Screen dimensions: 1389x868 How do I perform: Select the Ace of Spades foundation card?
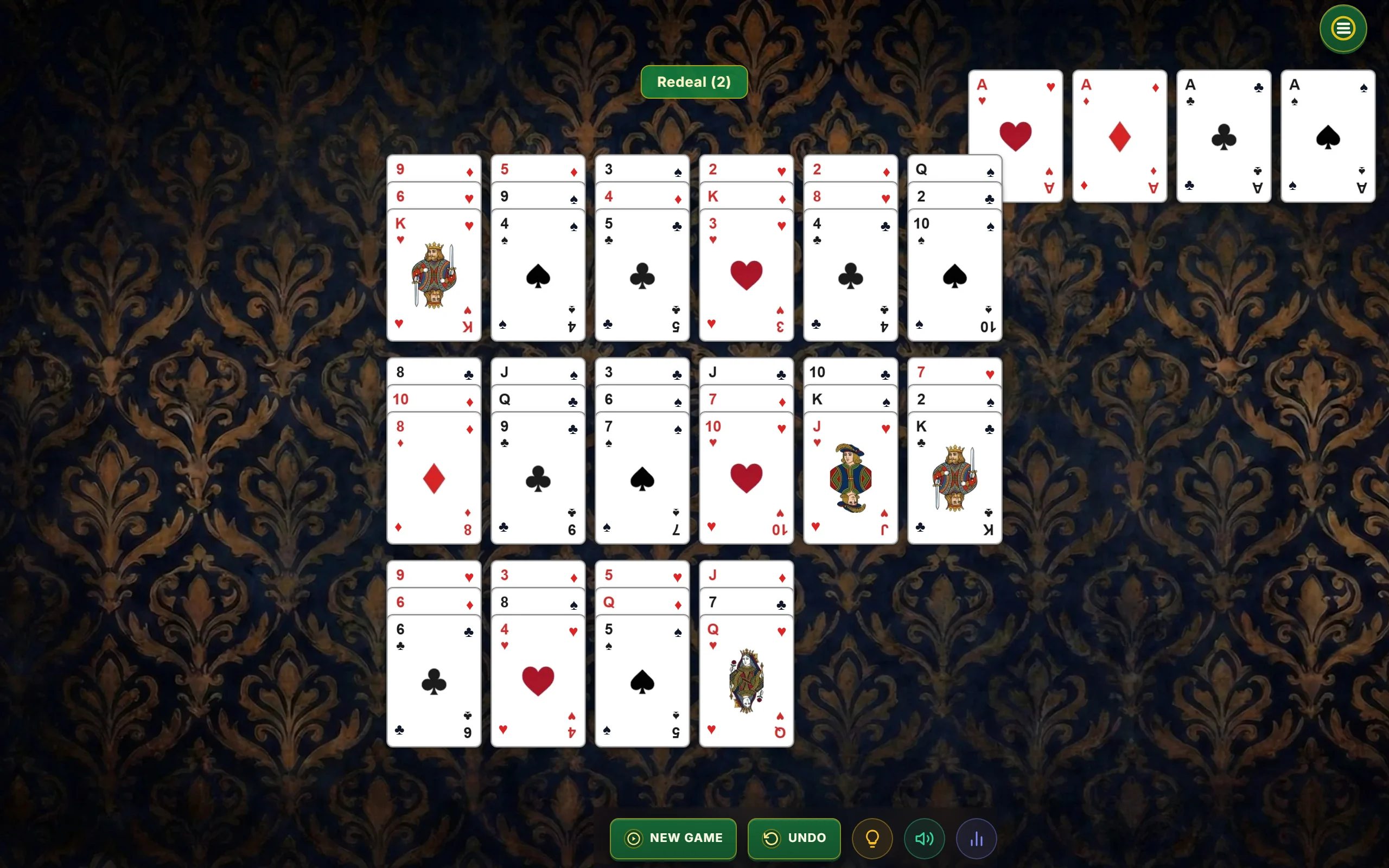tap(1327, 136)
